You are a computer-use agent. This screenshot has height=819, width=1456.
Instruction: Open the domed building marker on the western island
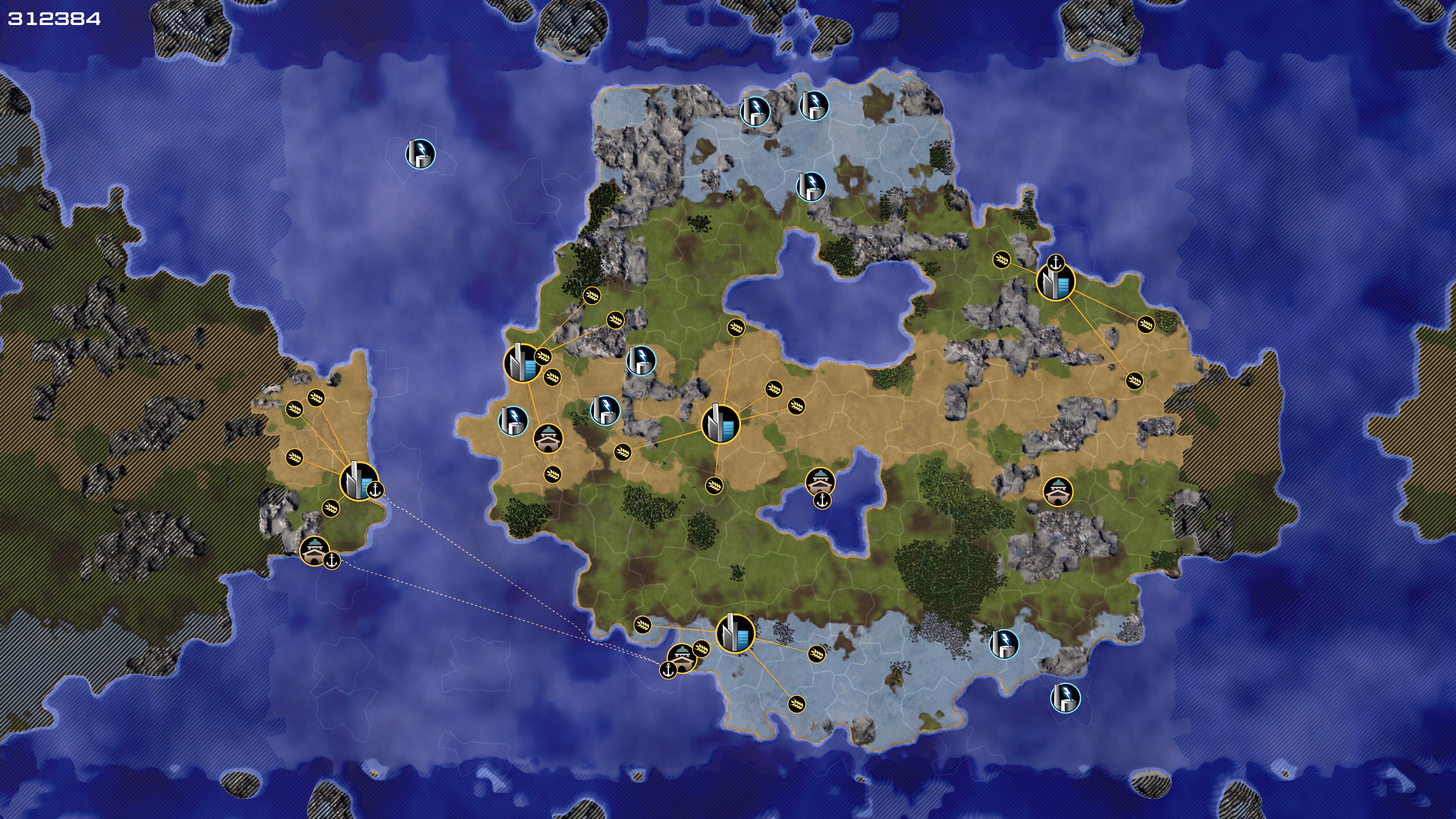(x=314, y=551)
